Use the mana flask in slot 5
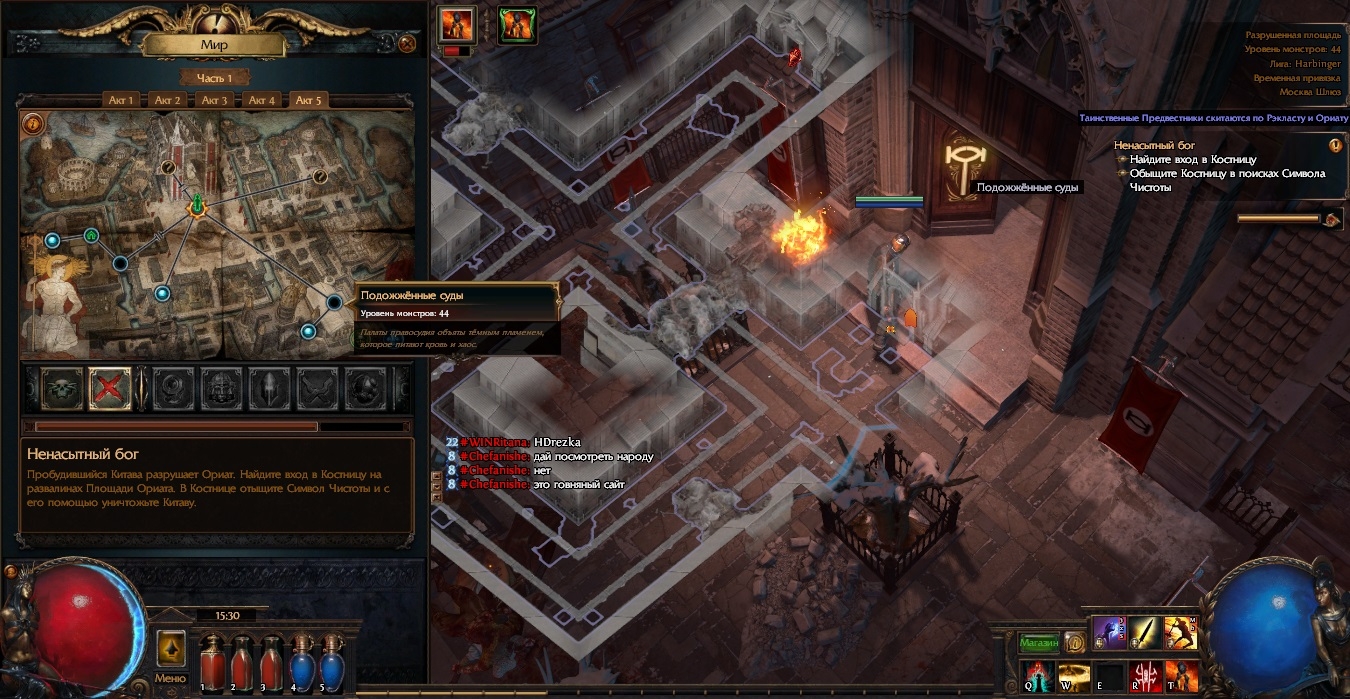This screenshot has width=1350, height=699. pyautogui.click(x=329, y=660)
